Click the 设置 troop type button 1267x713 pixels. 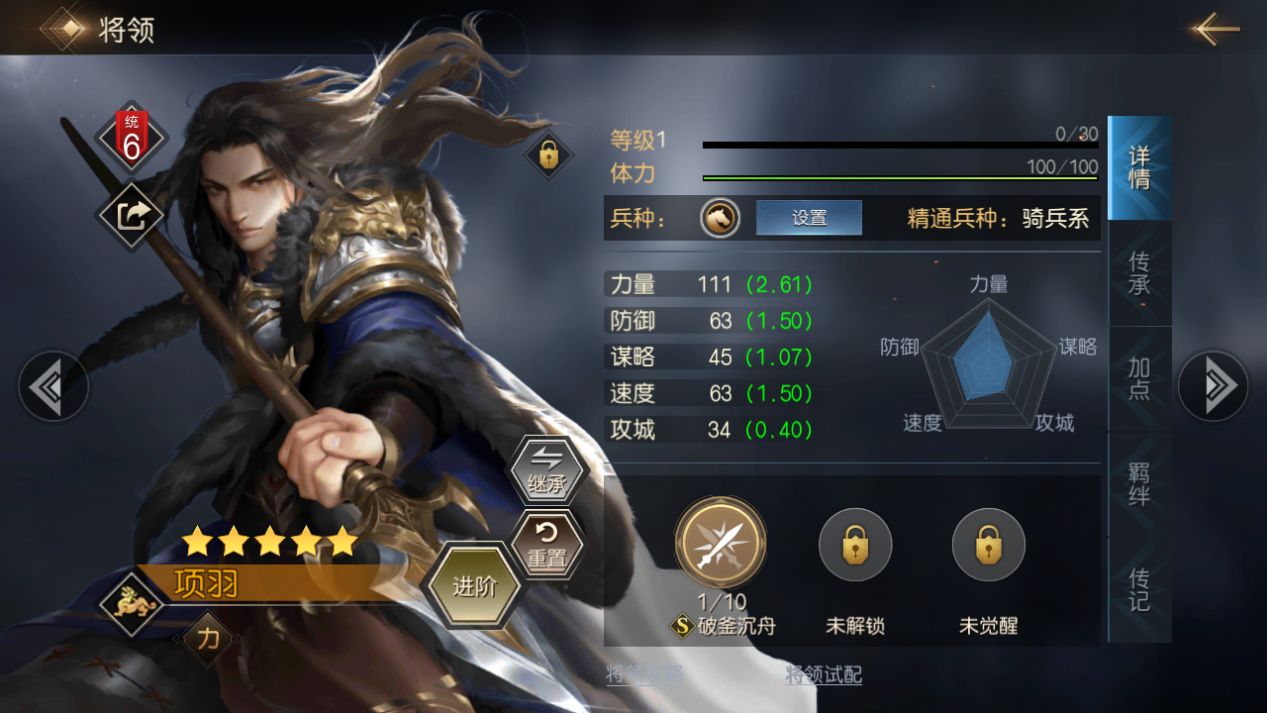point(808,218)
